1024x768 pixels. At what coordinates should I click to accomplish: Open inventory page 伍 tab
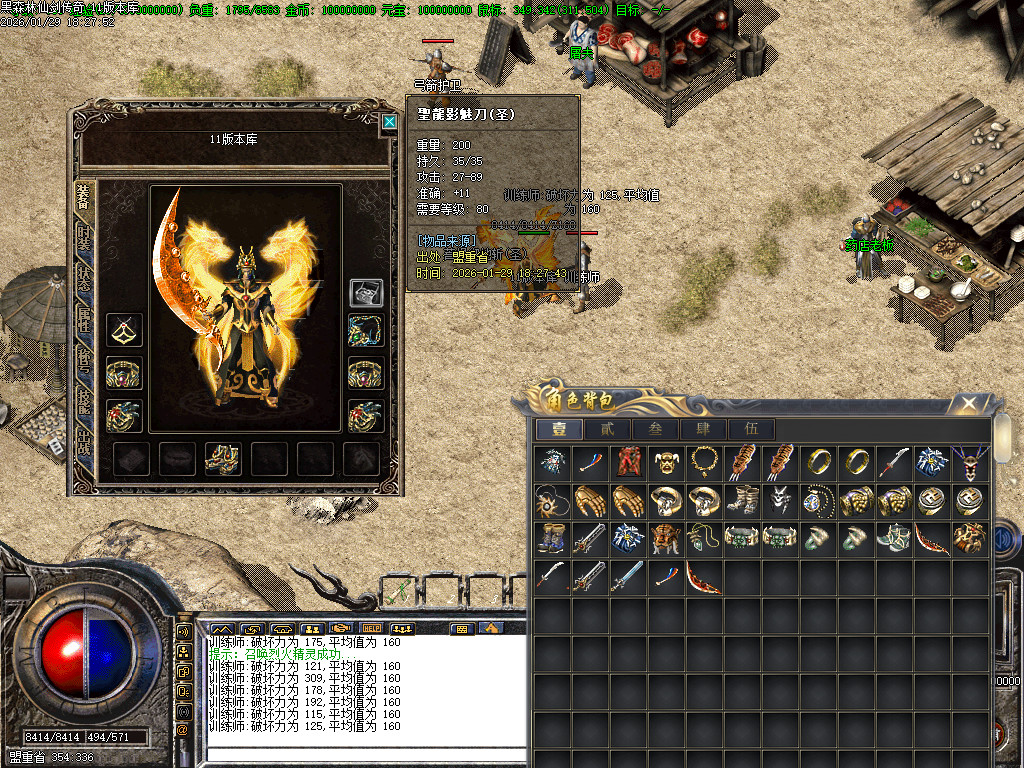coord(751,429)
